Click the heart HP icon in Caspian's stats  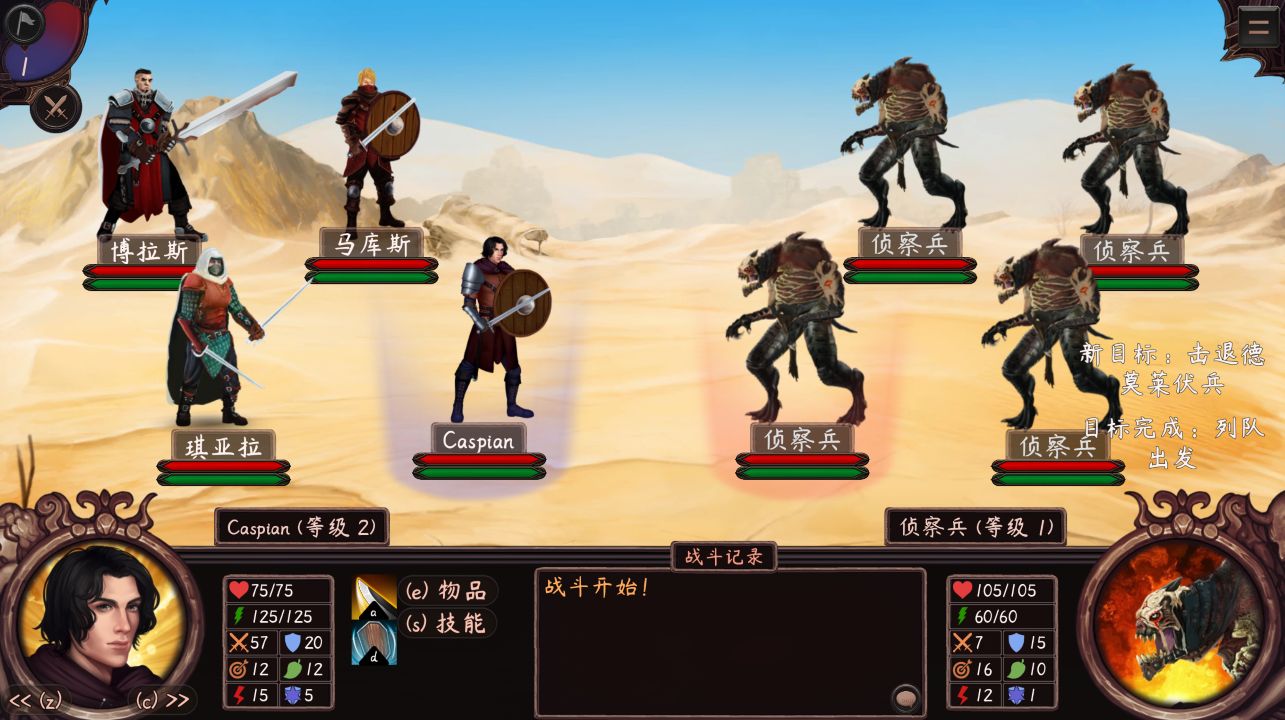pos(238,588)
